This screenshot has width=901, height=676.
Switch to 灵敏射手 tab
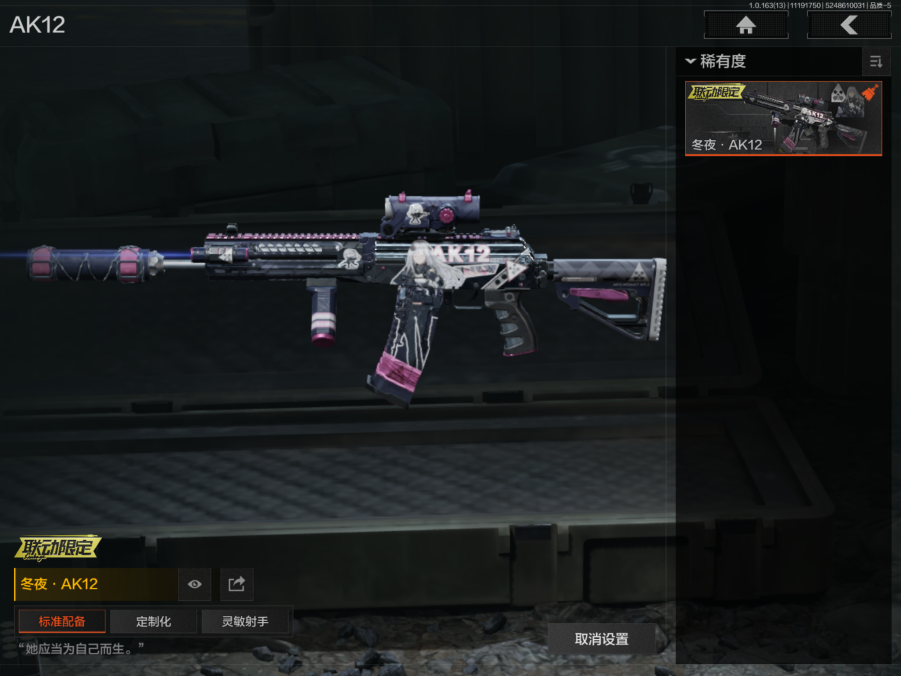click(245, 621)
